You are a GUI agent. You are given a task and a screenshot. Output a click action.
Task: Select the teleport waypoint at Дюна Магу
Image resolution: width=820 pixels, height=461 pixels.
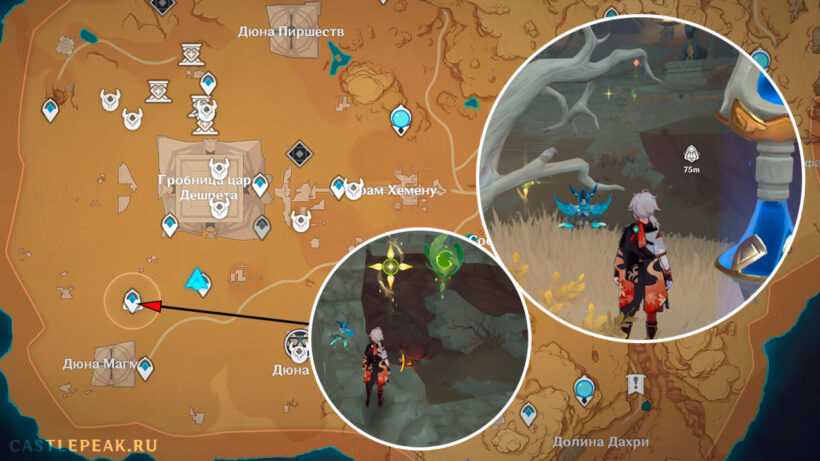146,369
